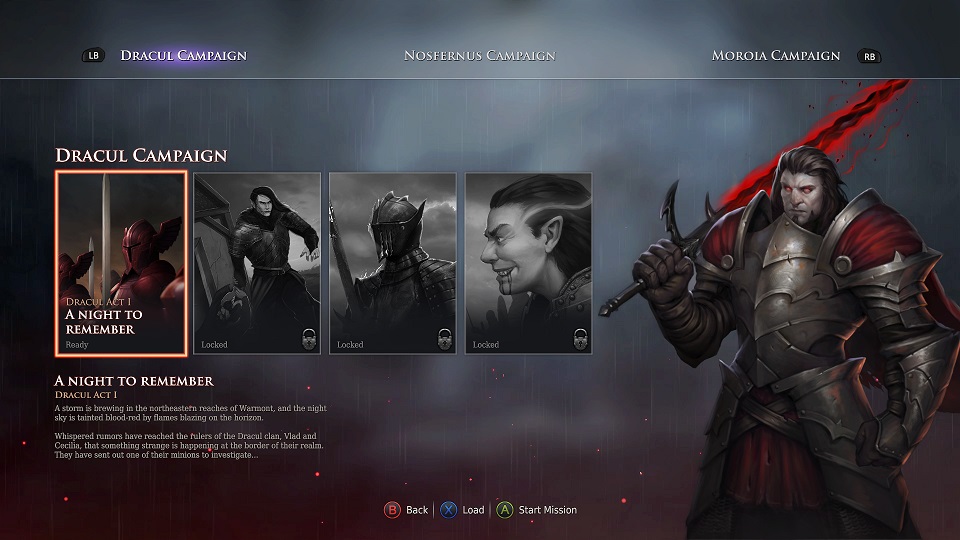Go back using the Back option
The width and height of the screenshot is (960, 540).
coord(407,510)
